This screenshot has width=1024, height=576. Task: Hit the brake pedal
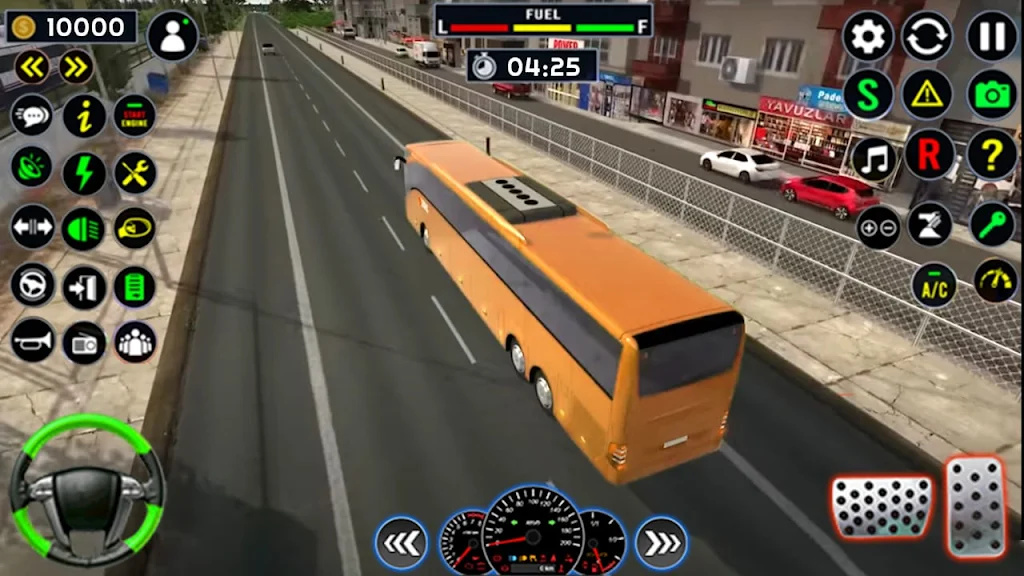tap(881, 507)
